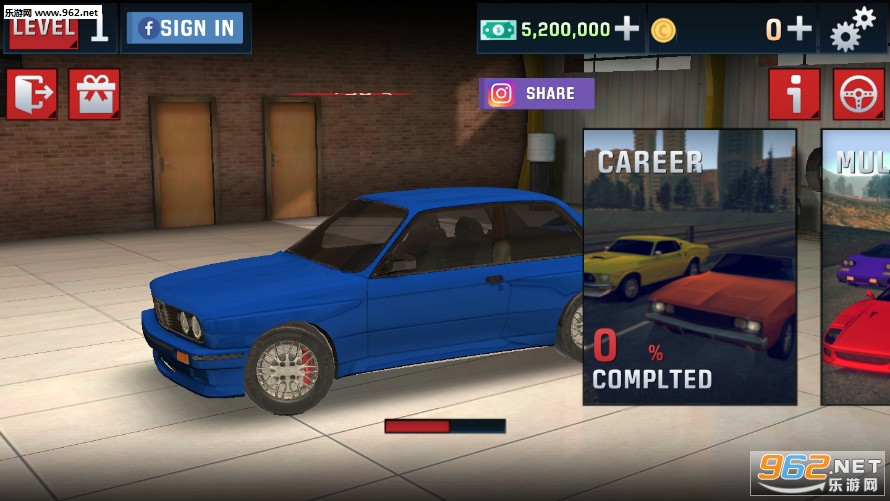The width and height of the screenshot is (890, 501).
Task: Add more cash with the plus button
Action: (627, 29)
